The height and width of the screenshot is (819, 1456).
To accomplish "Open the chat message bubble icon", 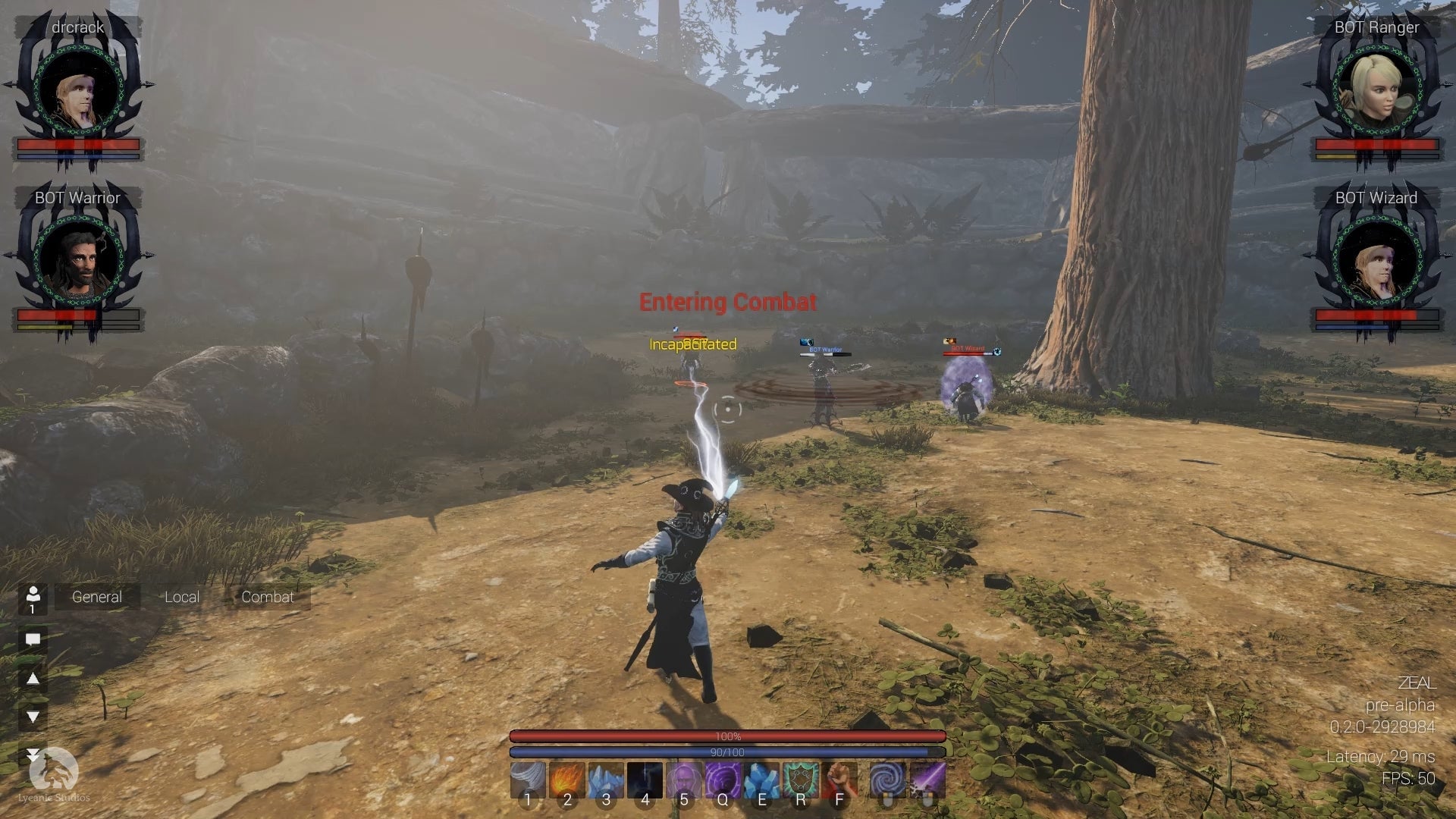I will [x=33, y=639].
